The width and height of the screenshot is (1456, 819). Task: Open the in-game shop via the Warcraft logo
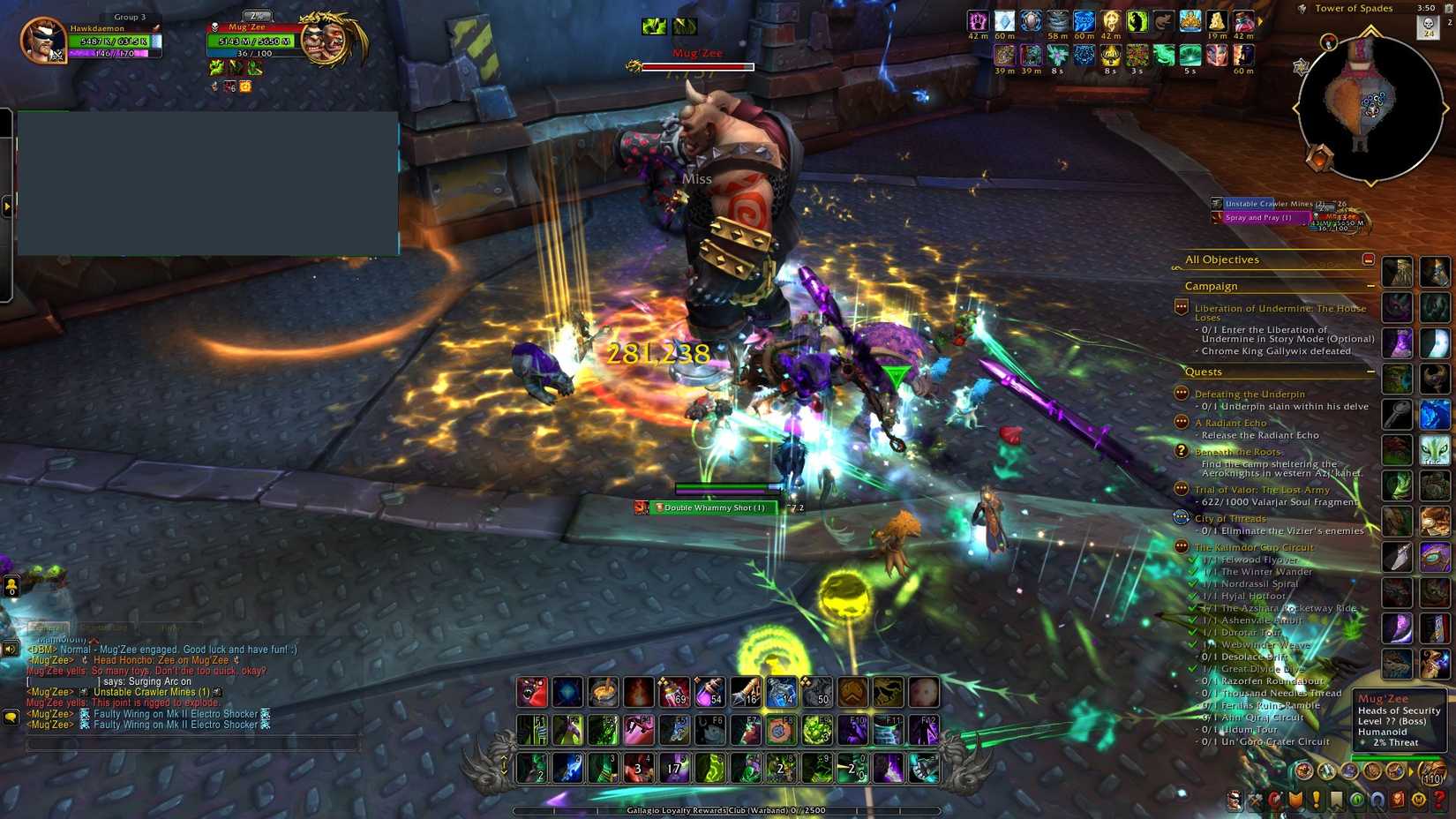[x=1418, y=800]
